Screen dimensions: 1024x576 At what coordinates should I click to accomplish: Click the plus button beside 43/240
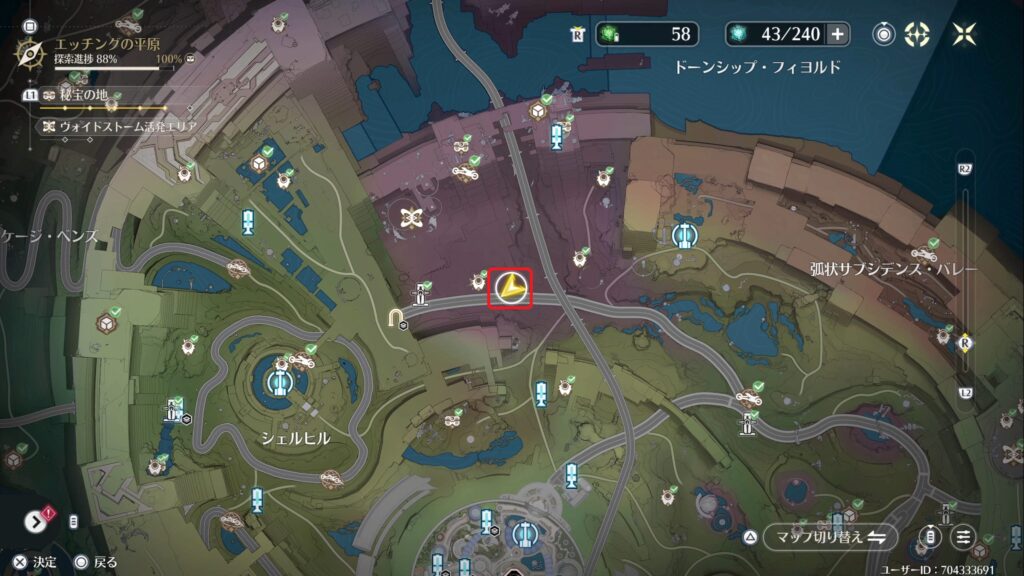[x=838, y=34]
